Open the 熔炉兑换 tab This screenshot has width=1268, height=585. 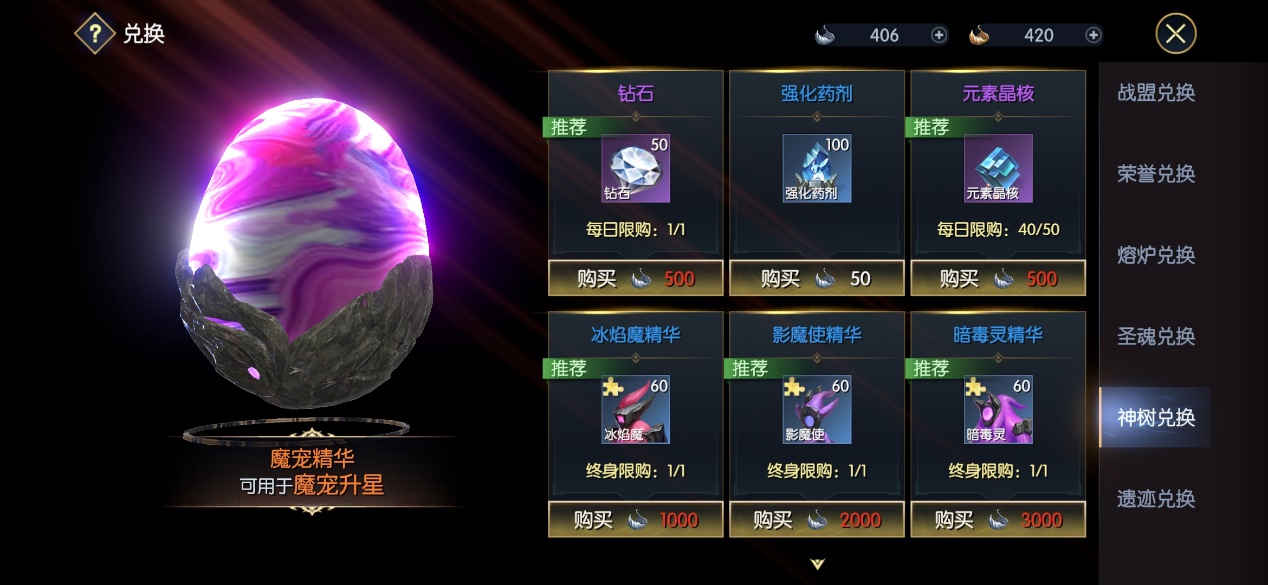(1156, 255)
